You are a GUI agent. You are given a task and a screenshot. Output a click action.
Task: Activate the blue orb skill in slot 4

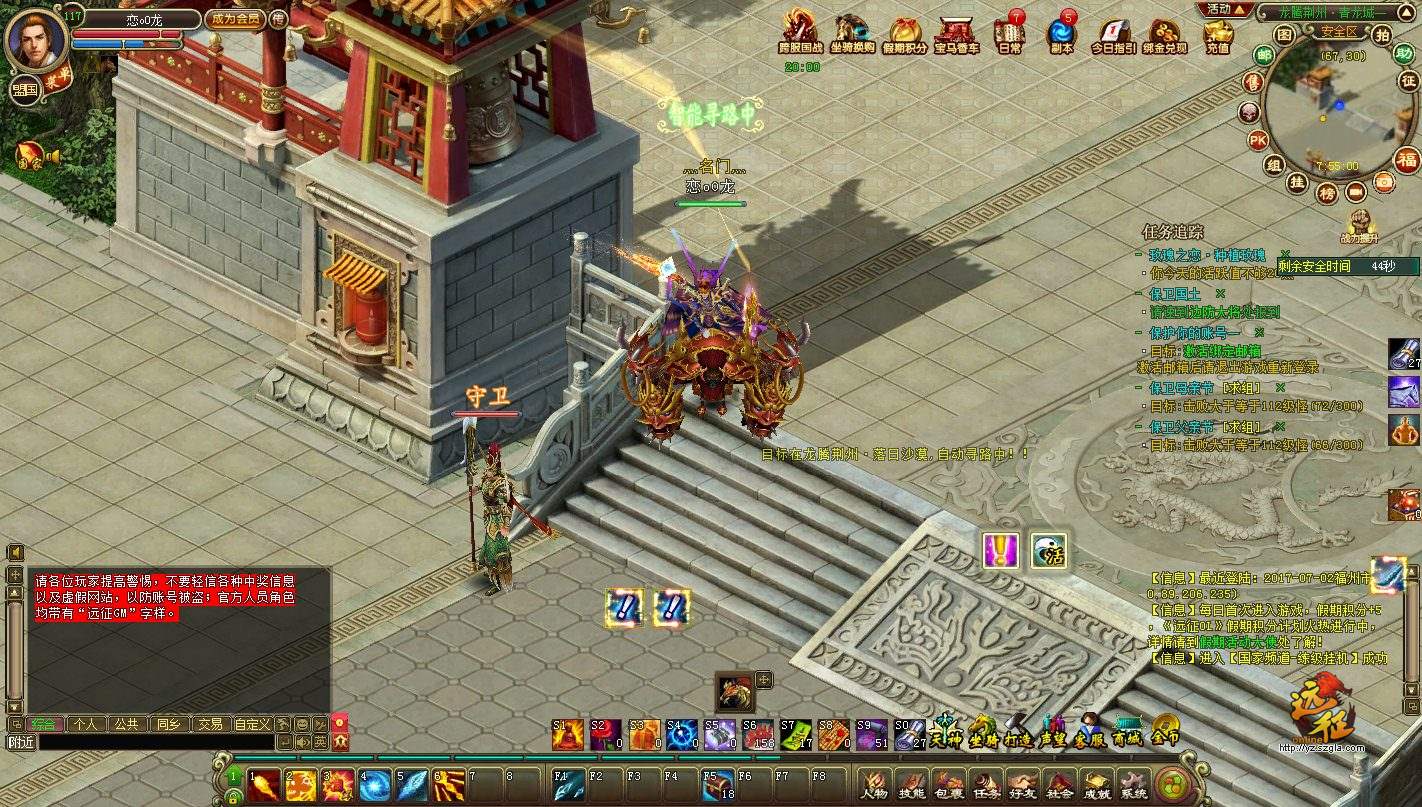click(375, 785)
